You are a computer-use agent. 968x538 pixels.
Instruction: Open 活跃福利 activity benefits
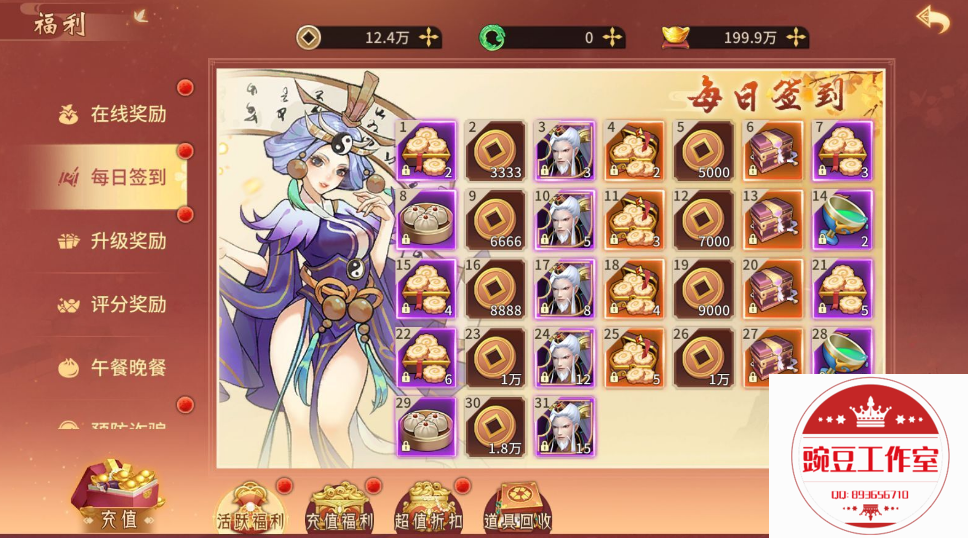(251, 505)
